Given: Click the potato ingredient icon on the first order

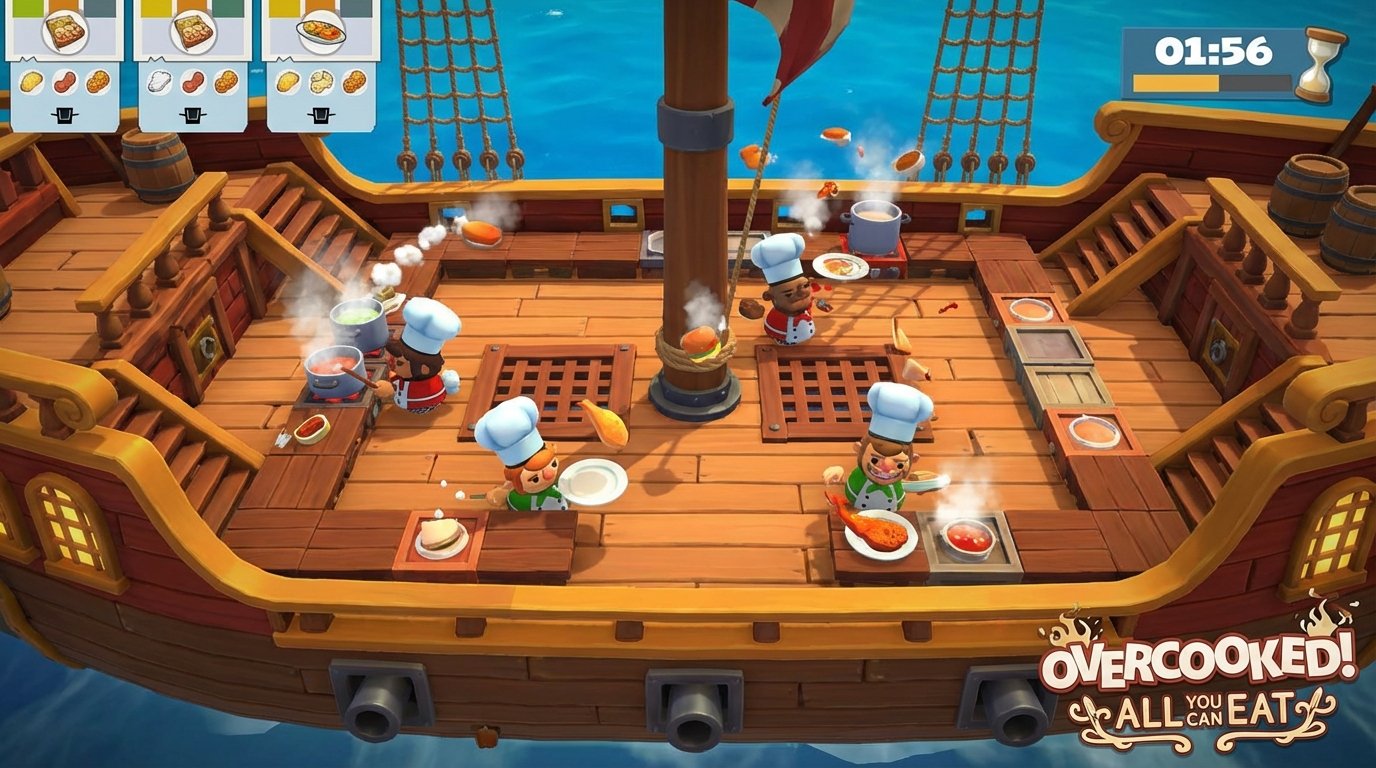Looking at the screenshot, I should pyautogui.click(x=31, y=82).
